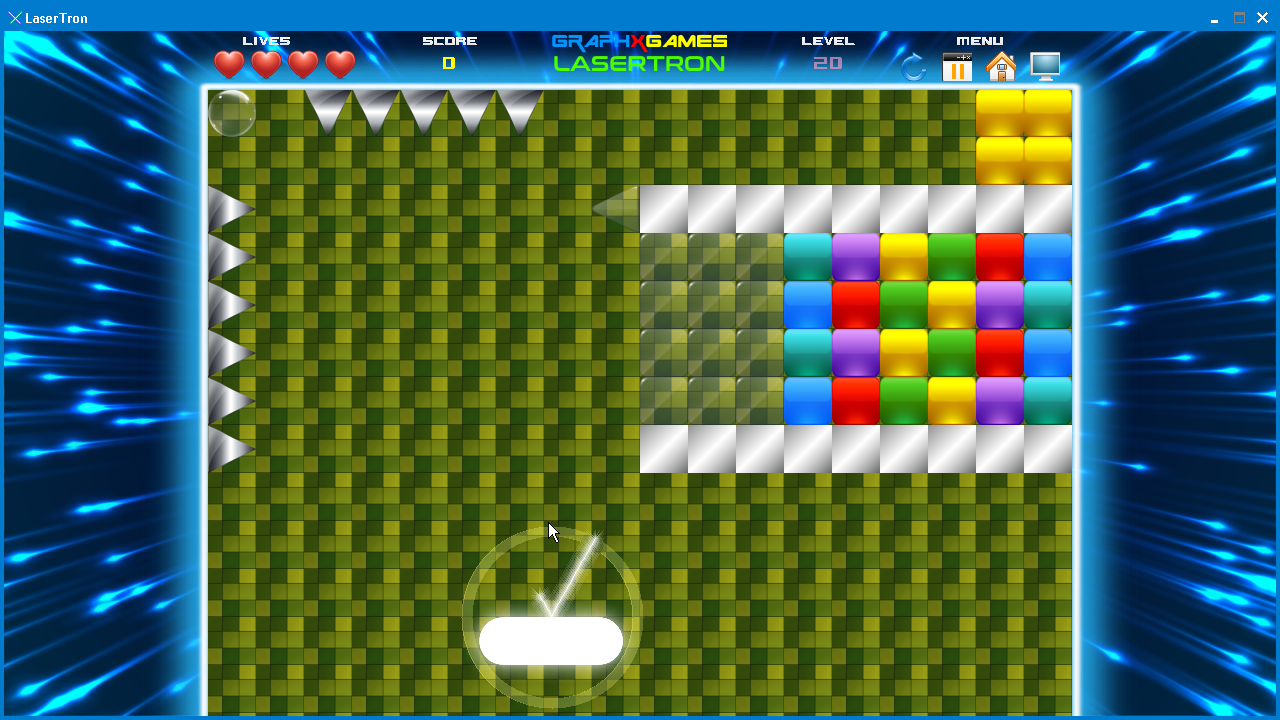Pause the game using the pause icon
Screen dimensions: 1280x720
(957, 67)
